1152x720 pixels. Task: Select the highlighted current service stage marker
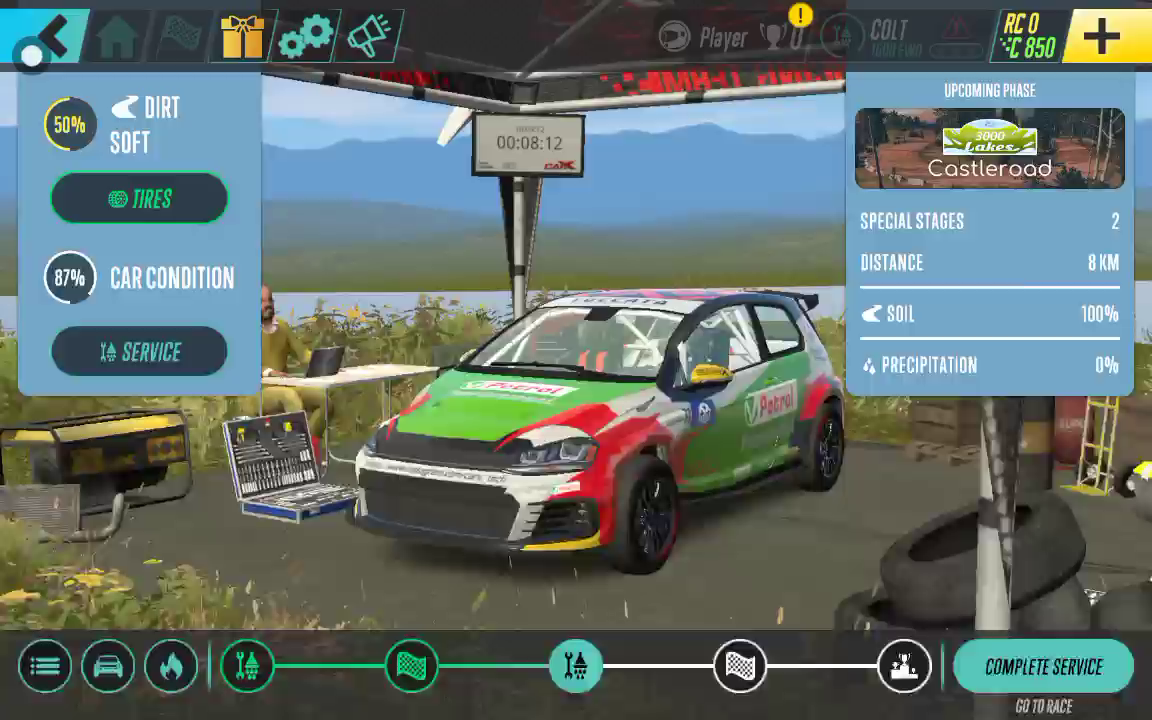(x=575, y=666)
